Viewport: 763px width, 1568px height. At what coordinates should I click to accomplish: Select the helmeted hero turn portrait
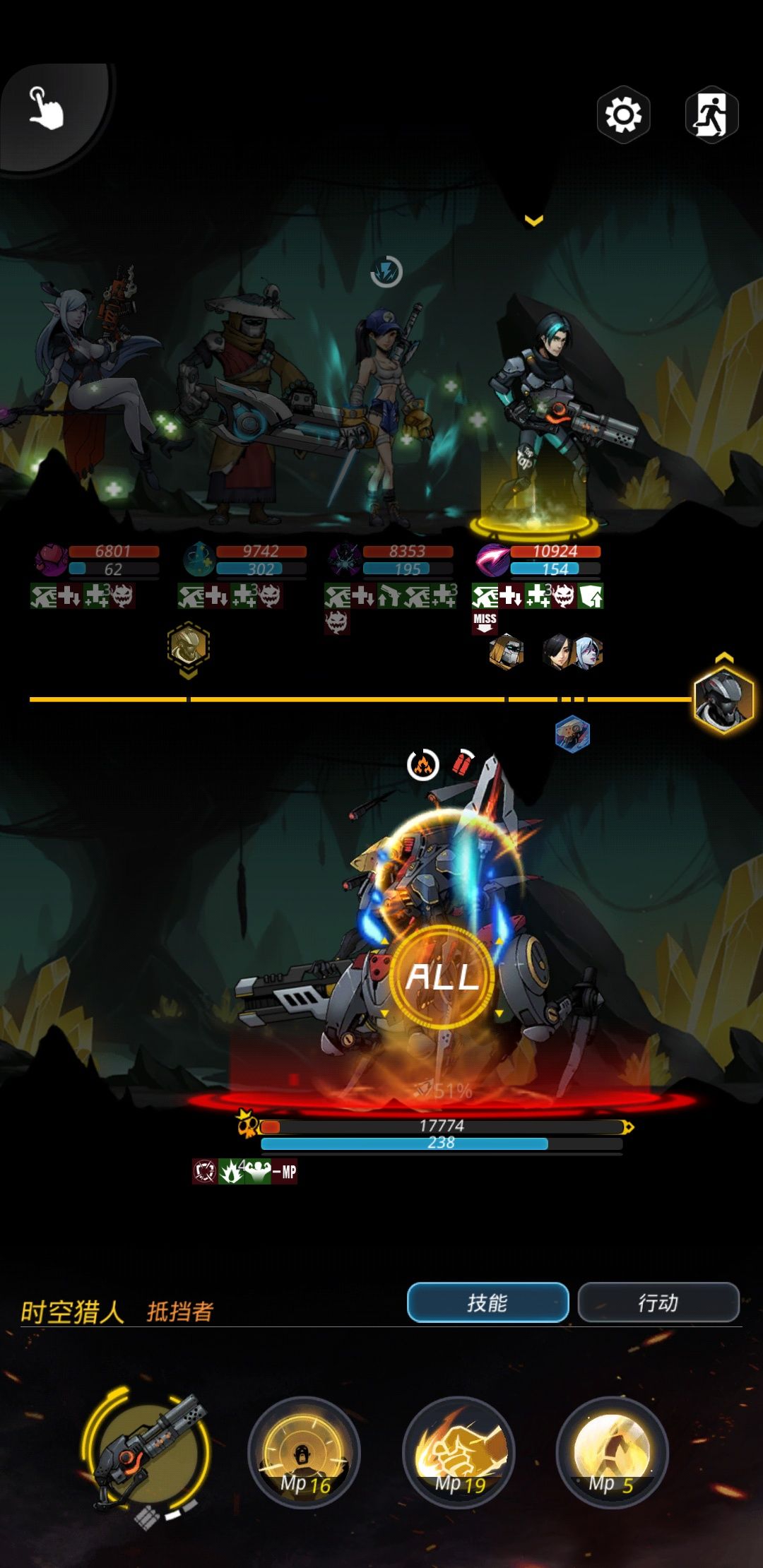[723, 699]
